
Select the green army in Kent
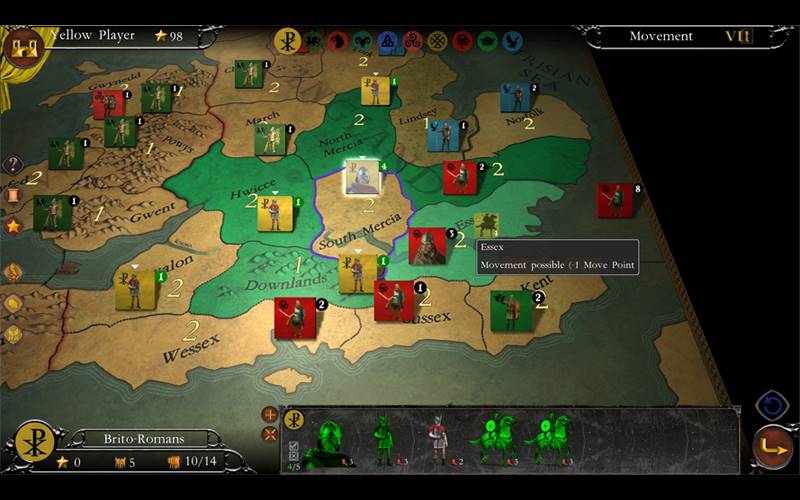click(511, 311)
